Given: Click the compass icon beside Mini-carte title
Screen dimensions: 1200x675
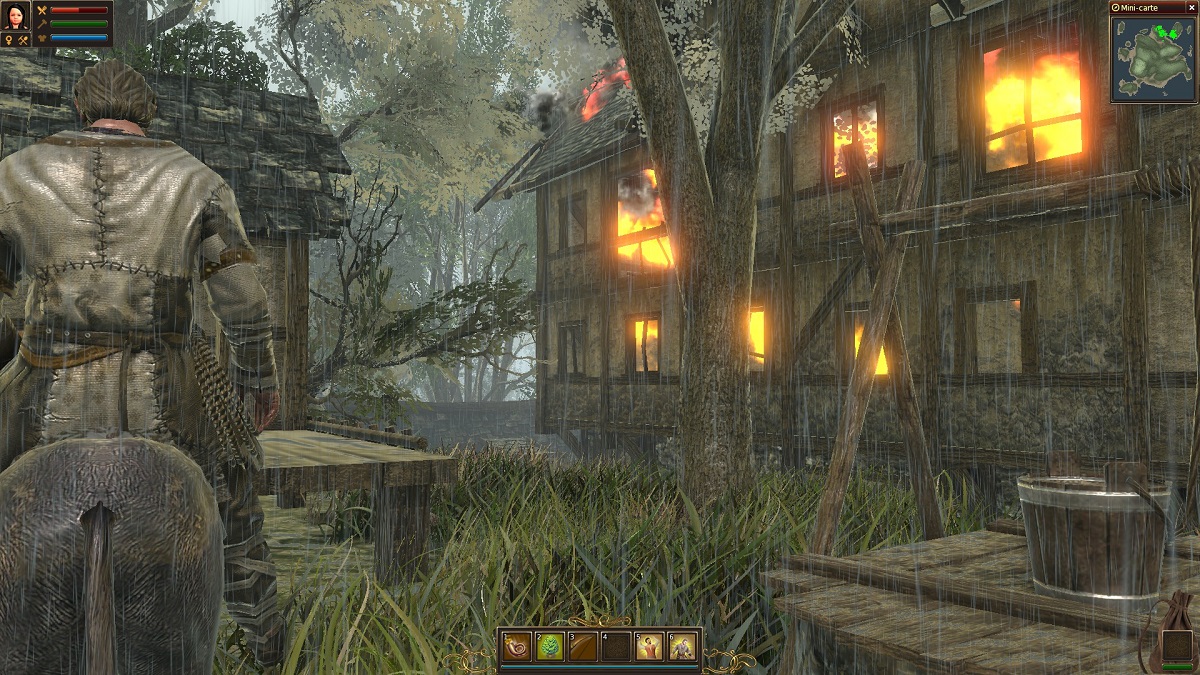Looking at the screenshot, I should tap(1118, 7).
